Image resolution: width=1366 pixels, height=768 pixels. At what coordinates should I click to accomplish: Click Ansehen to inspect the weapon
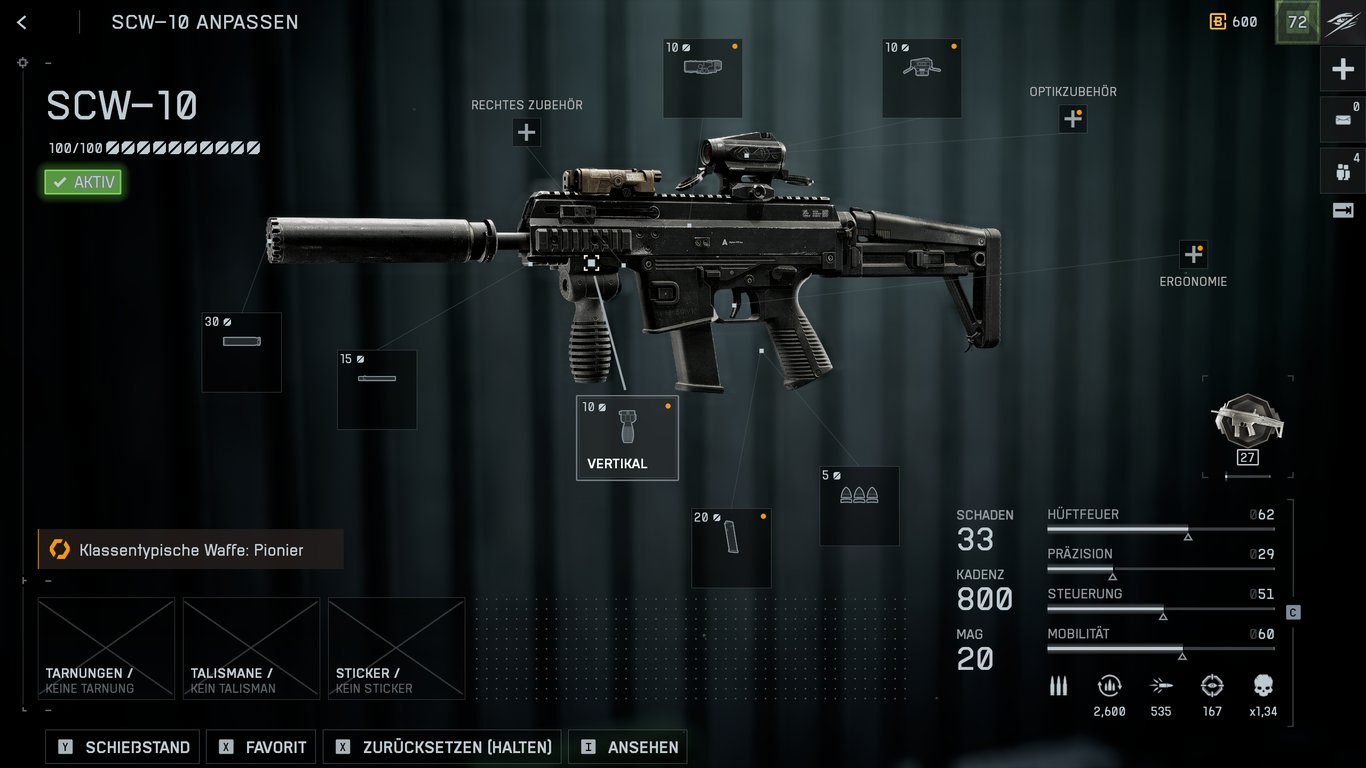(628, 747)
